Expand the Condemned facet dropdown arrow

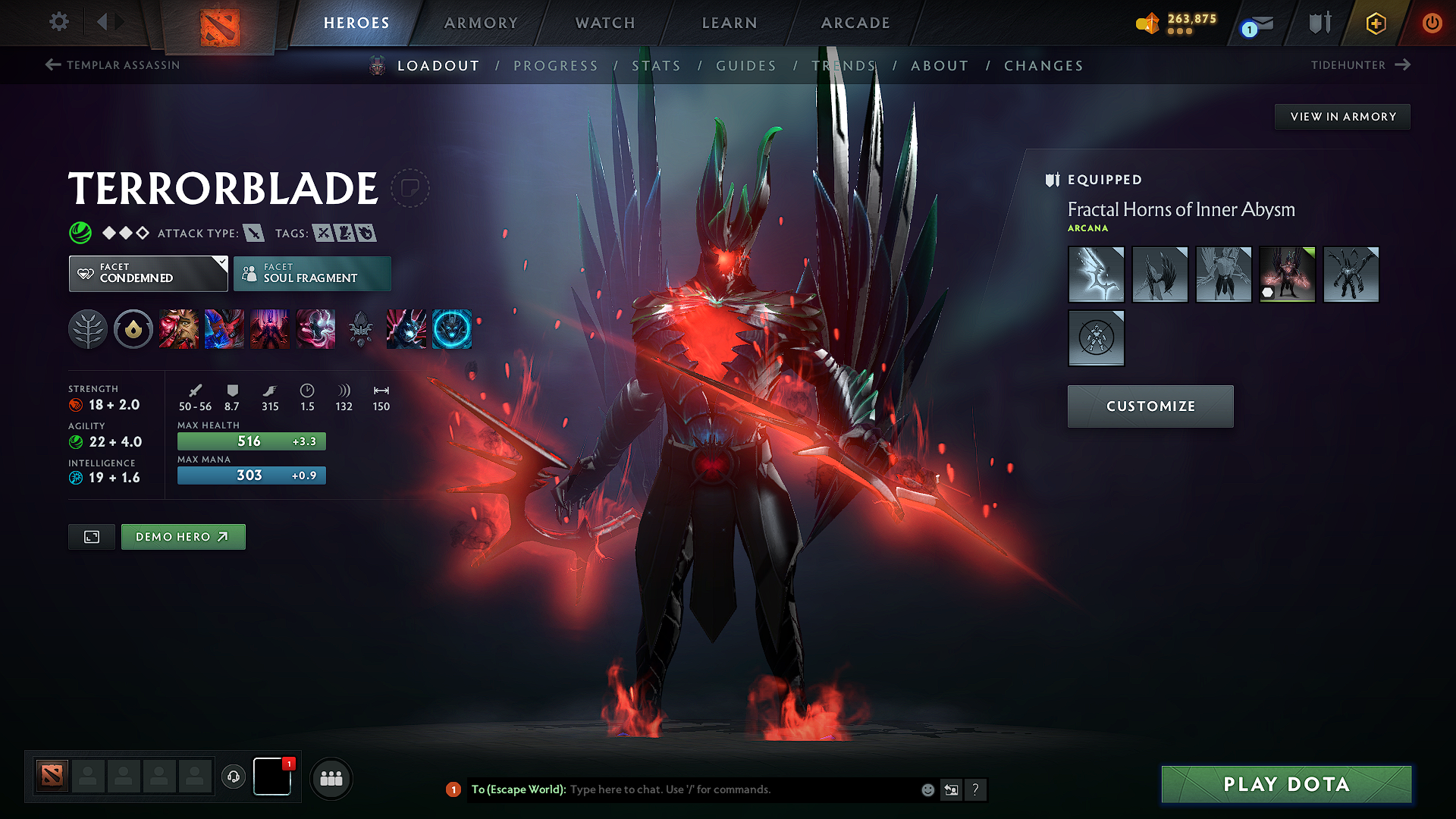click(221, 264)
